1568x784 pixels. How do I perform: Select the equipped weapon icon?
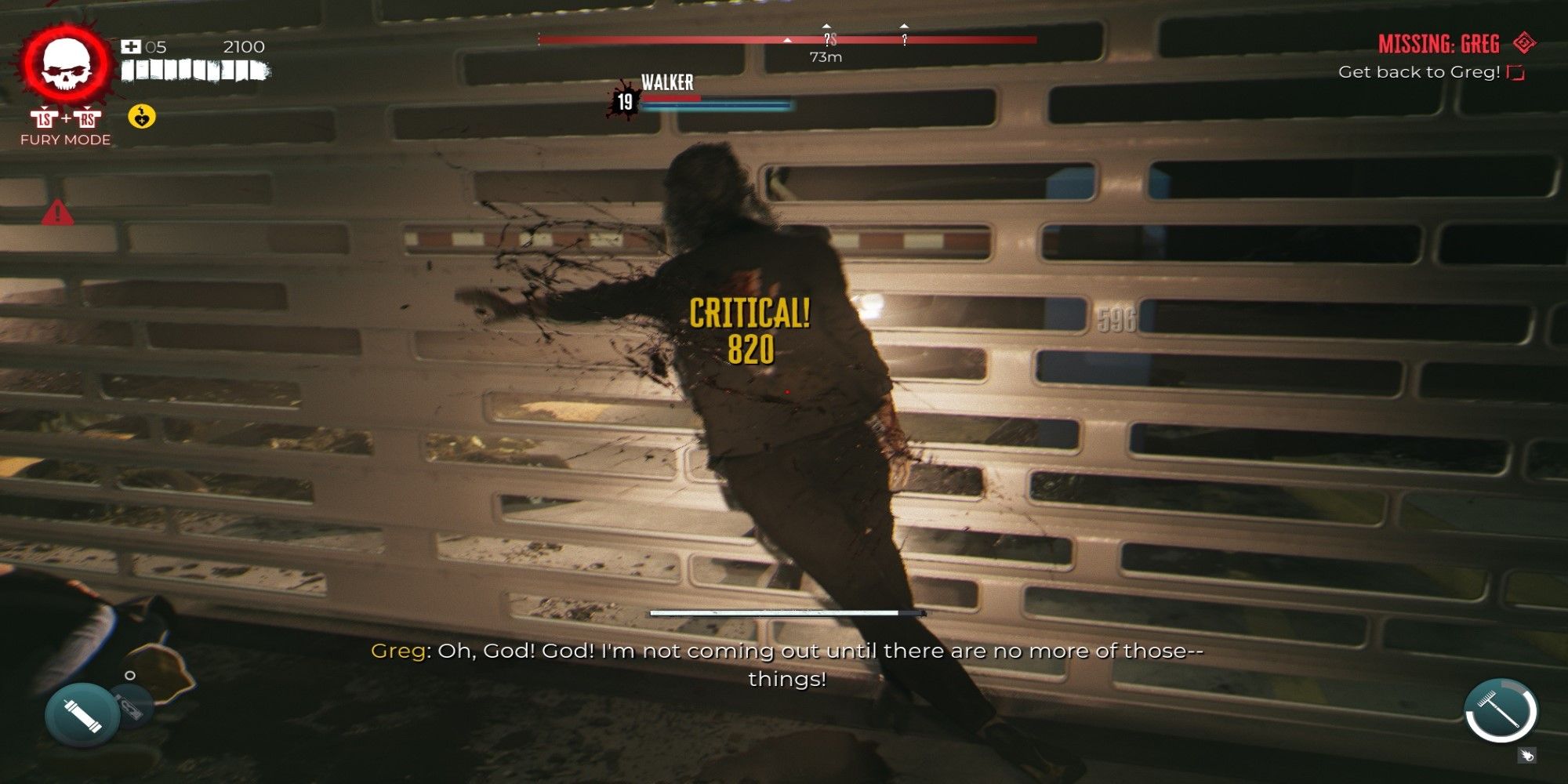click(x=1501, y=710)
